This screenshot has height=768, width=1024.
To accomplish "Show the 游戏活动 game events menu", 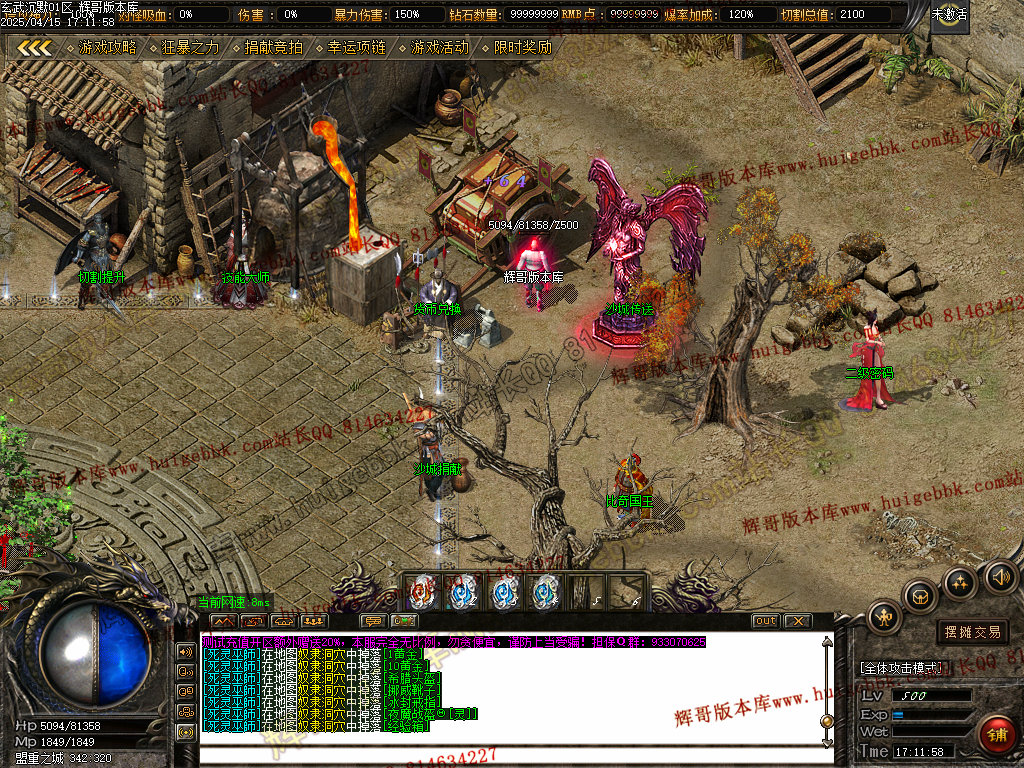I will point(439,47).
